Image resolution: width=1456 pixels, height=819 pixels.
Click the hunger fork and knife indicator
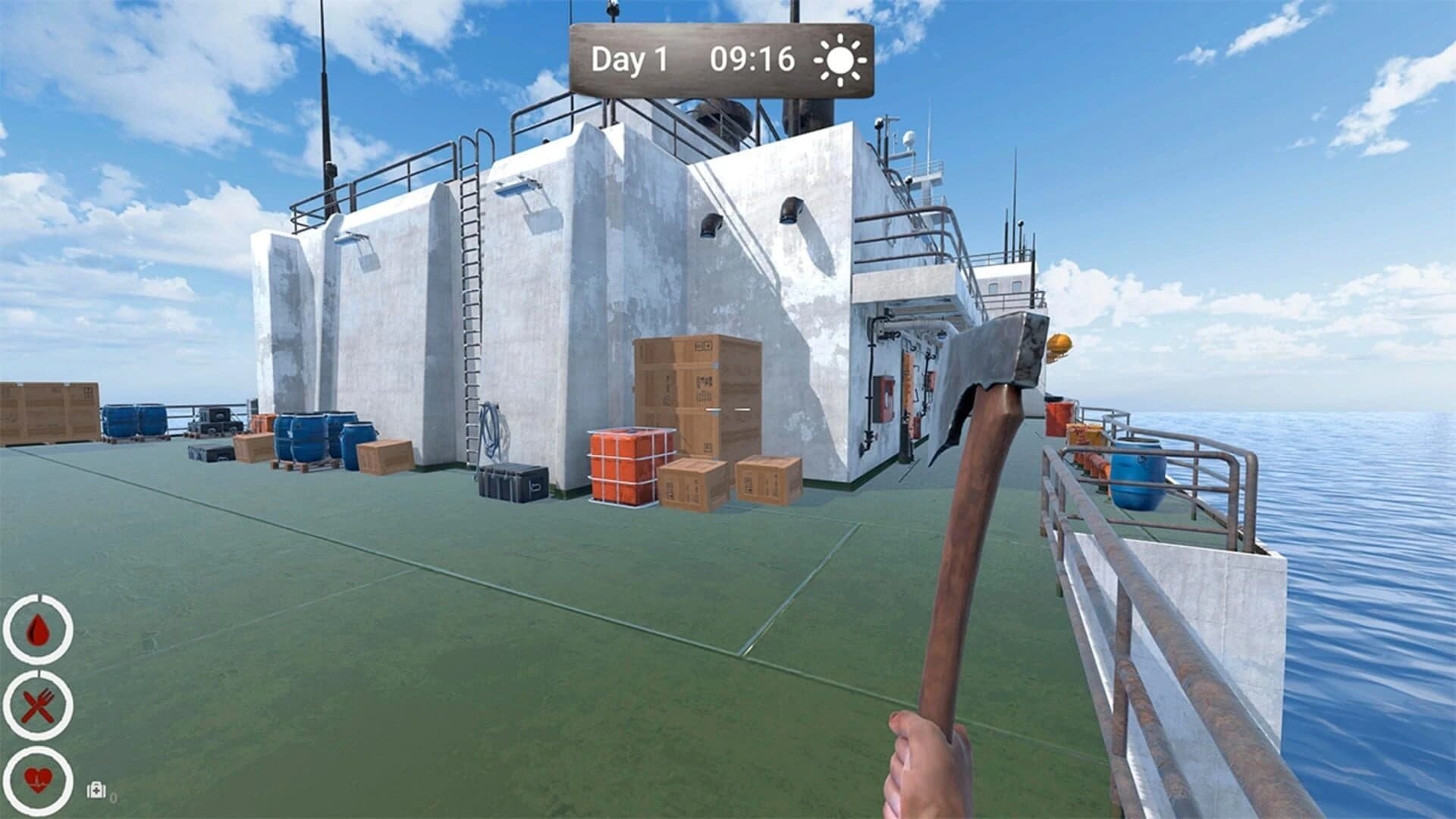click(x=39, y=705)
